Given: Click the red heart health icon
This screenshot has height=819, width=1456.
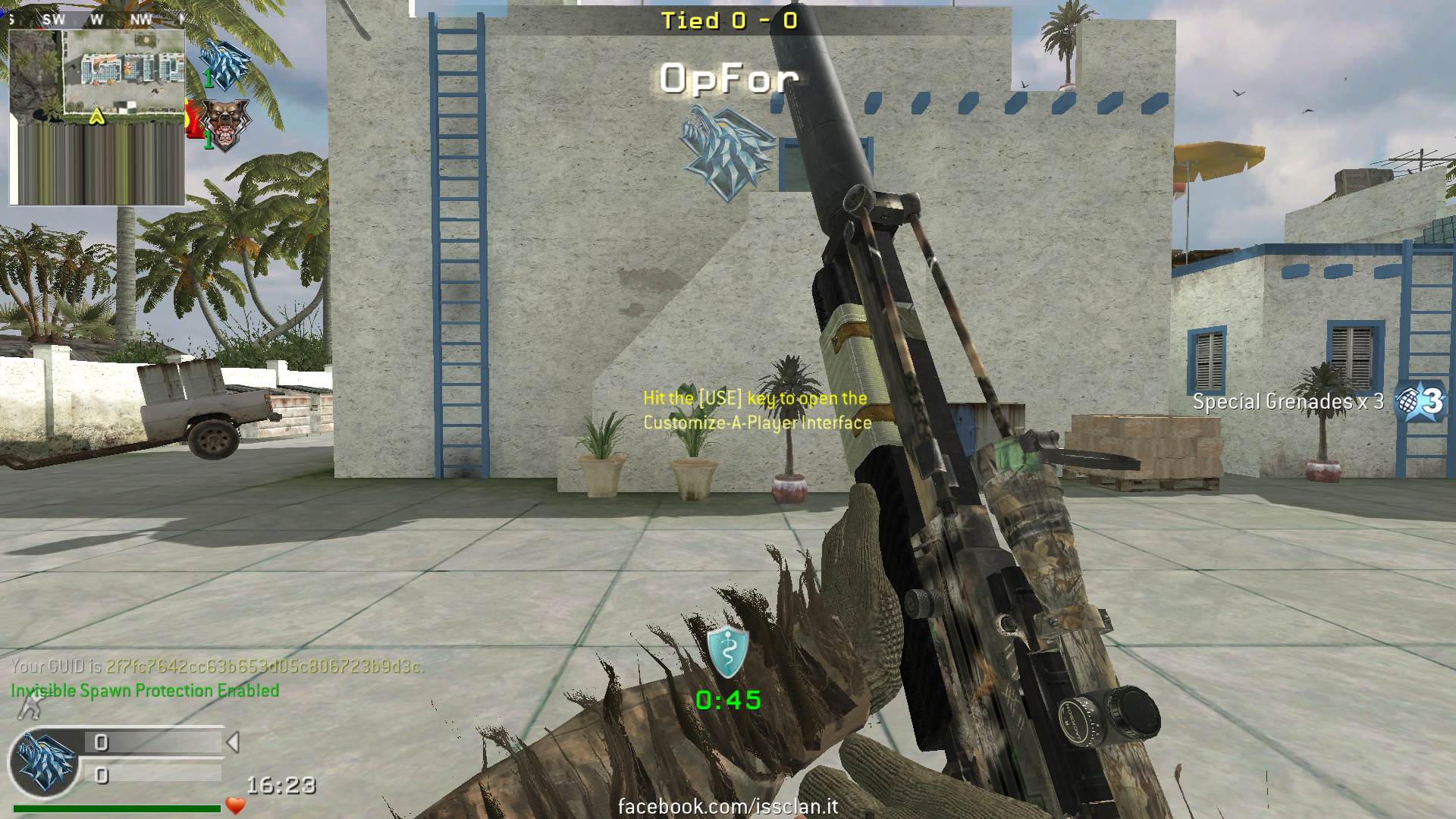Looking at the screenshot, I should click(235, 805).
